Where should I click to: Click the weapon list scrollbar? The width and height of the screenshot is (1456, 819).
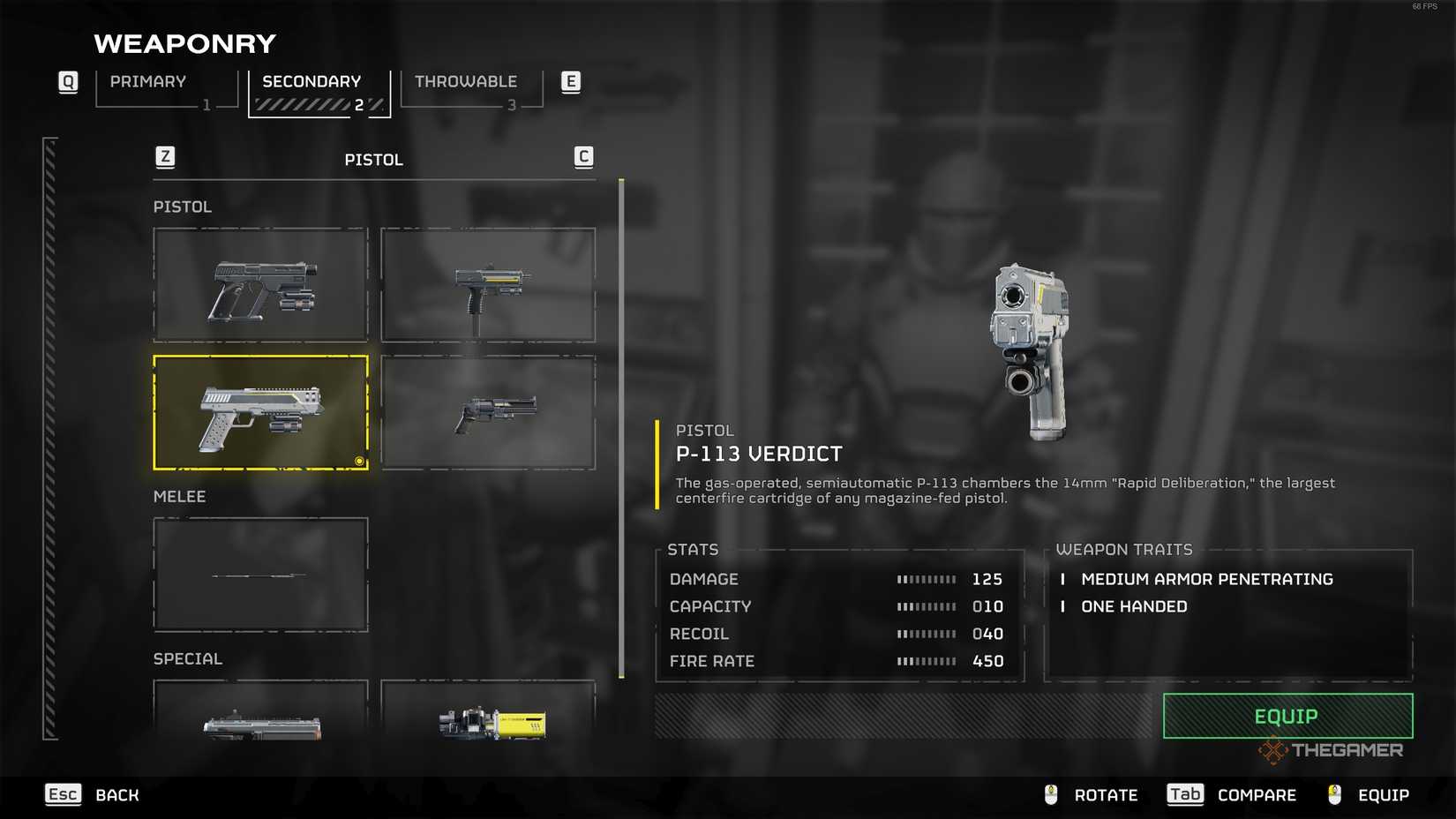pyautogui.click(x=621, y=428)
